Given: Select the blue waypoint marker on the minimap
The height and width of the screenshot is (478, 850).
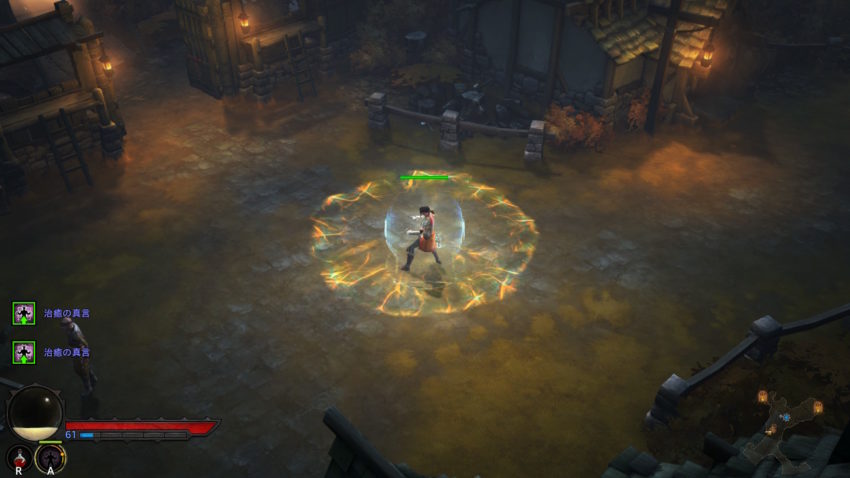Looking at the screenshot, I should coord(786,417).
